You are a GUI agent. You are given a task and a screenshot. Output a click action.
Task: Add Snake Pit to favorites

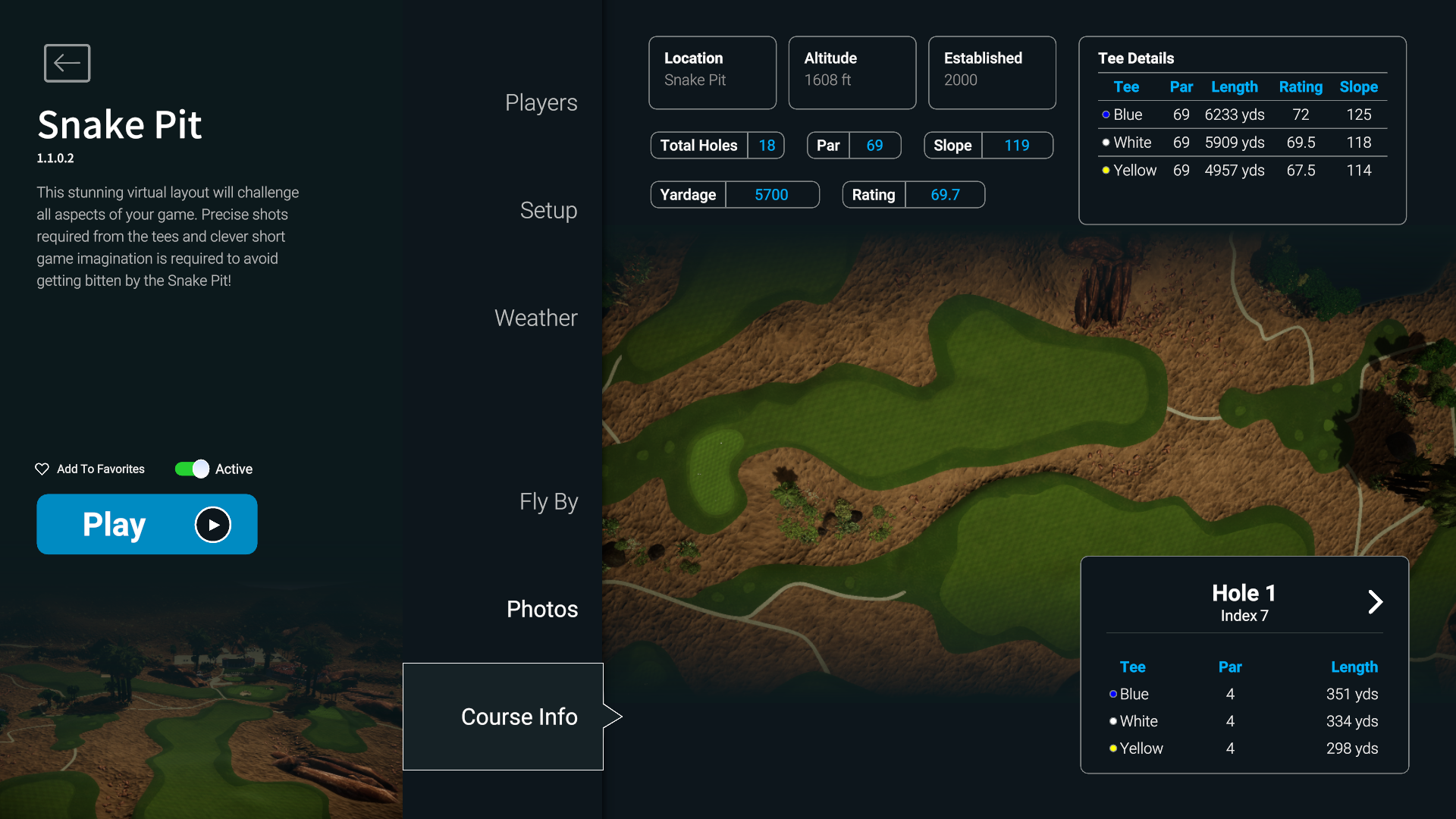point(90,469)
